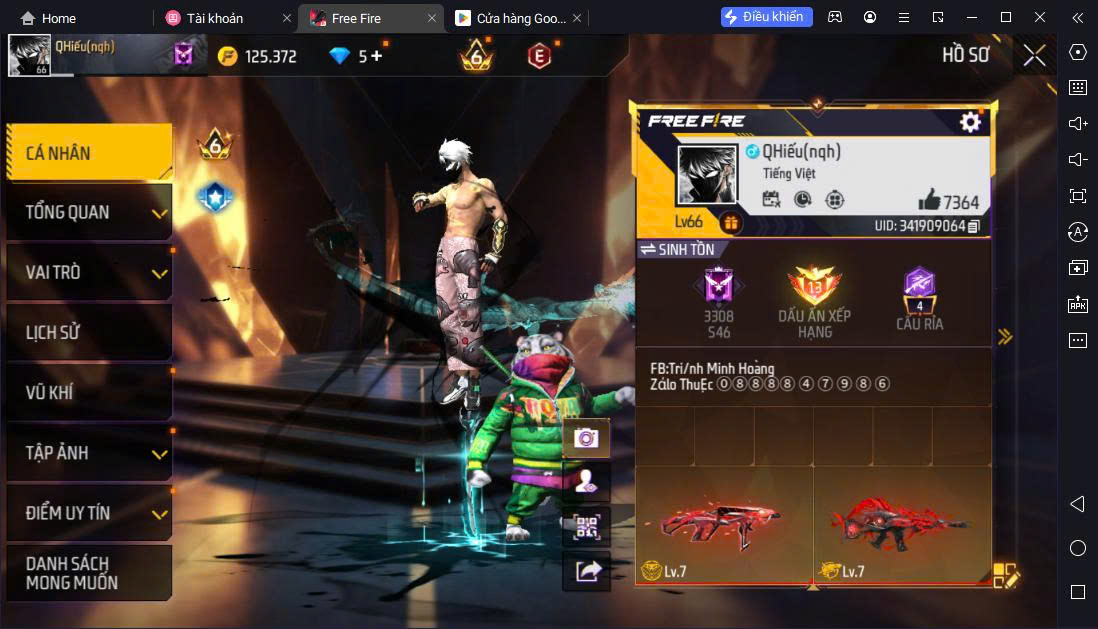This screenshot has height=629, width=1098.
Task: Select the CÁ NHÂN tab
Action: pos(88,153)
